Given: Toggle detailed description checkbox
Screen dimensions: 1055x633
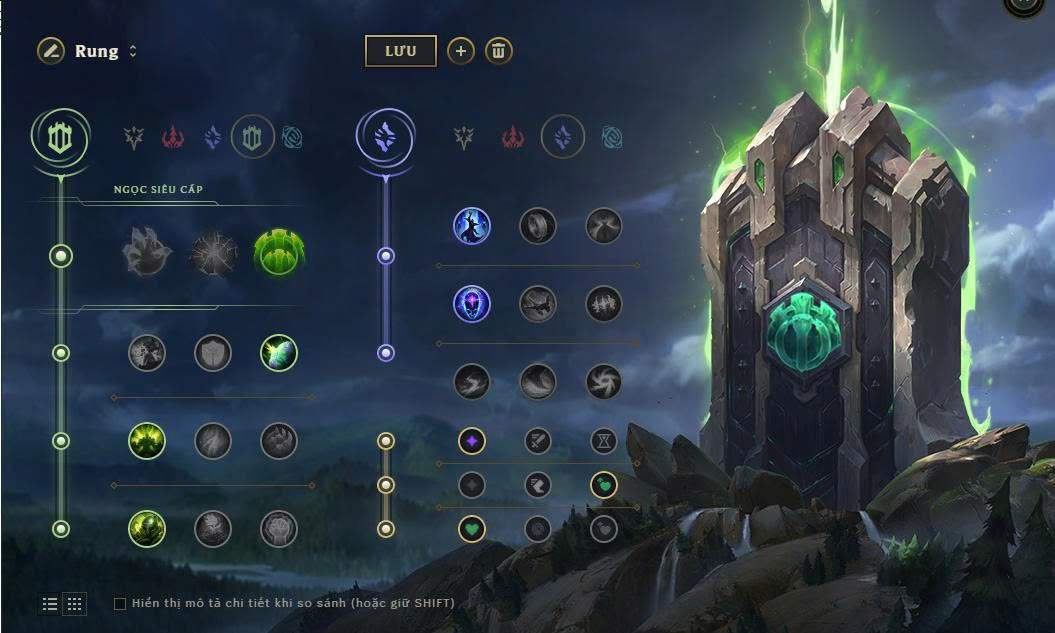Looking at the screenshot, I should click(120, 603).
